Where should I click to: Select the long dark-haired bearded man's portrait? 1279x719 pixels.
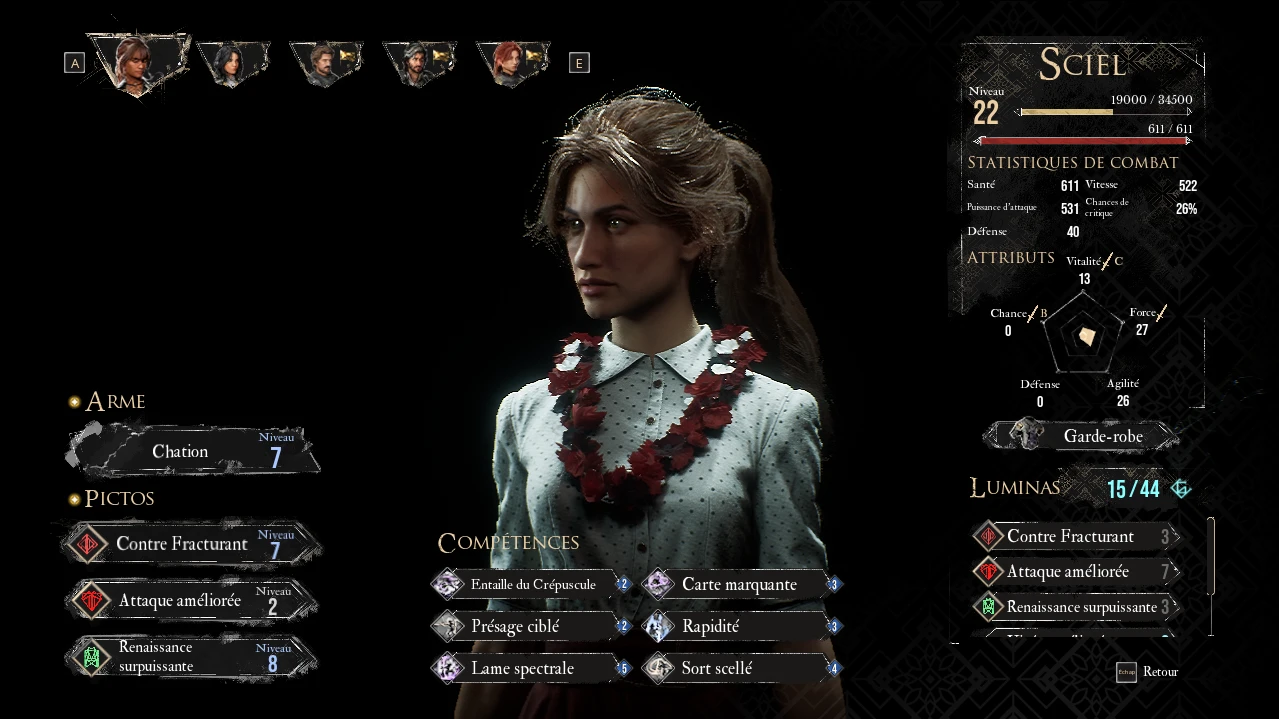pos(418,62)
